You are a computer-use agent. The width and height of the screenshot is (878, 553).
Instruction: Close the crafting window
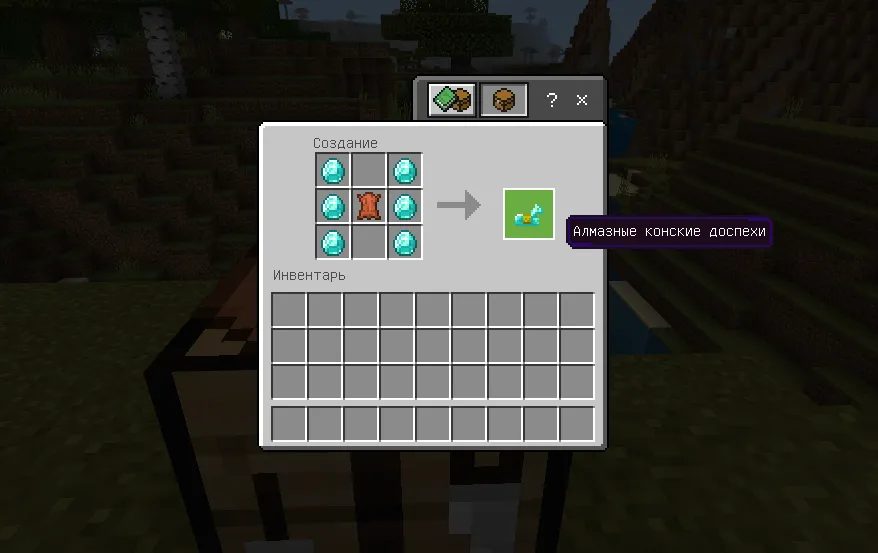tap(582, 100)
